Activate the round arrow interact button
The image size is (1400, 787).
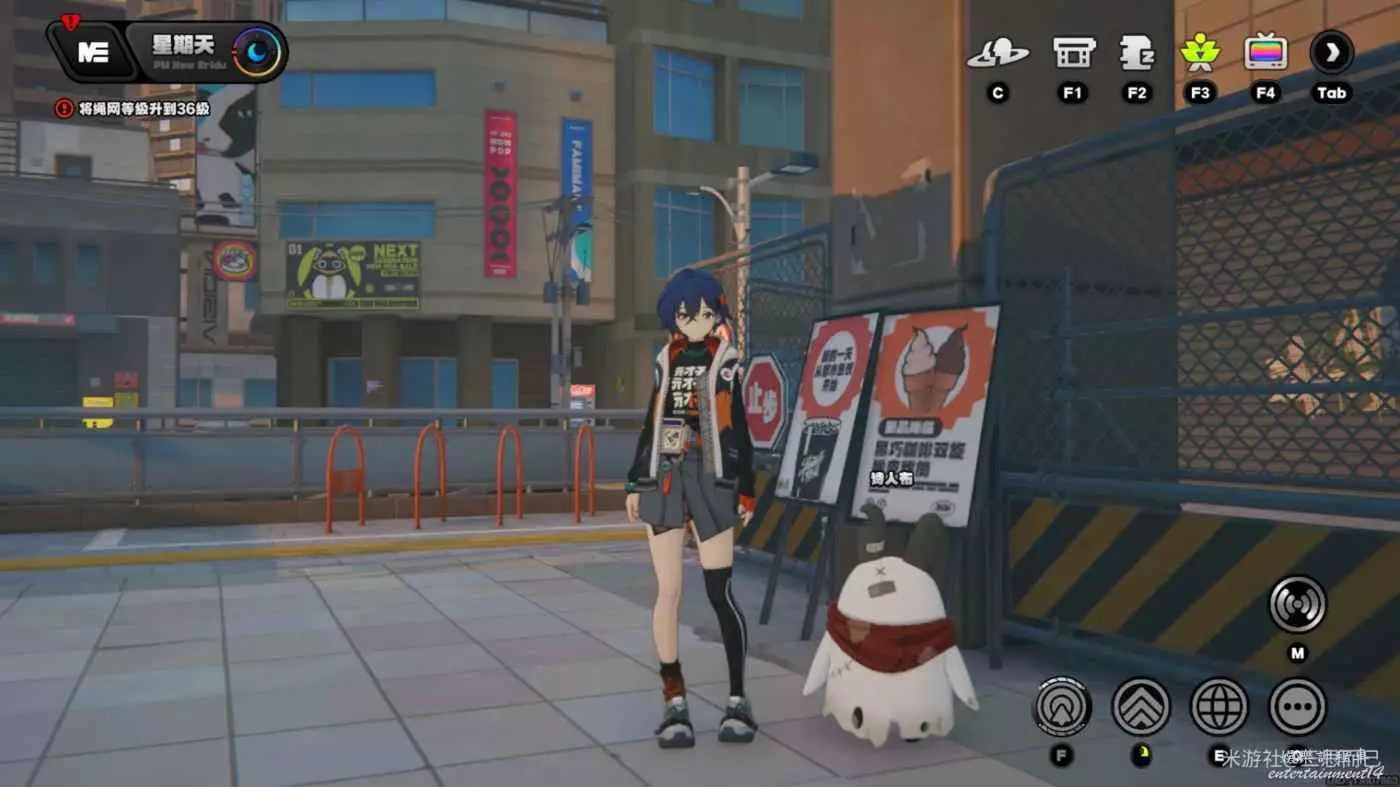(x=1062, y=706)
